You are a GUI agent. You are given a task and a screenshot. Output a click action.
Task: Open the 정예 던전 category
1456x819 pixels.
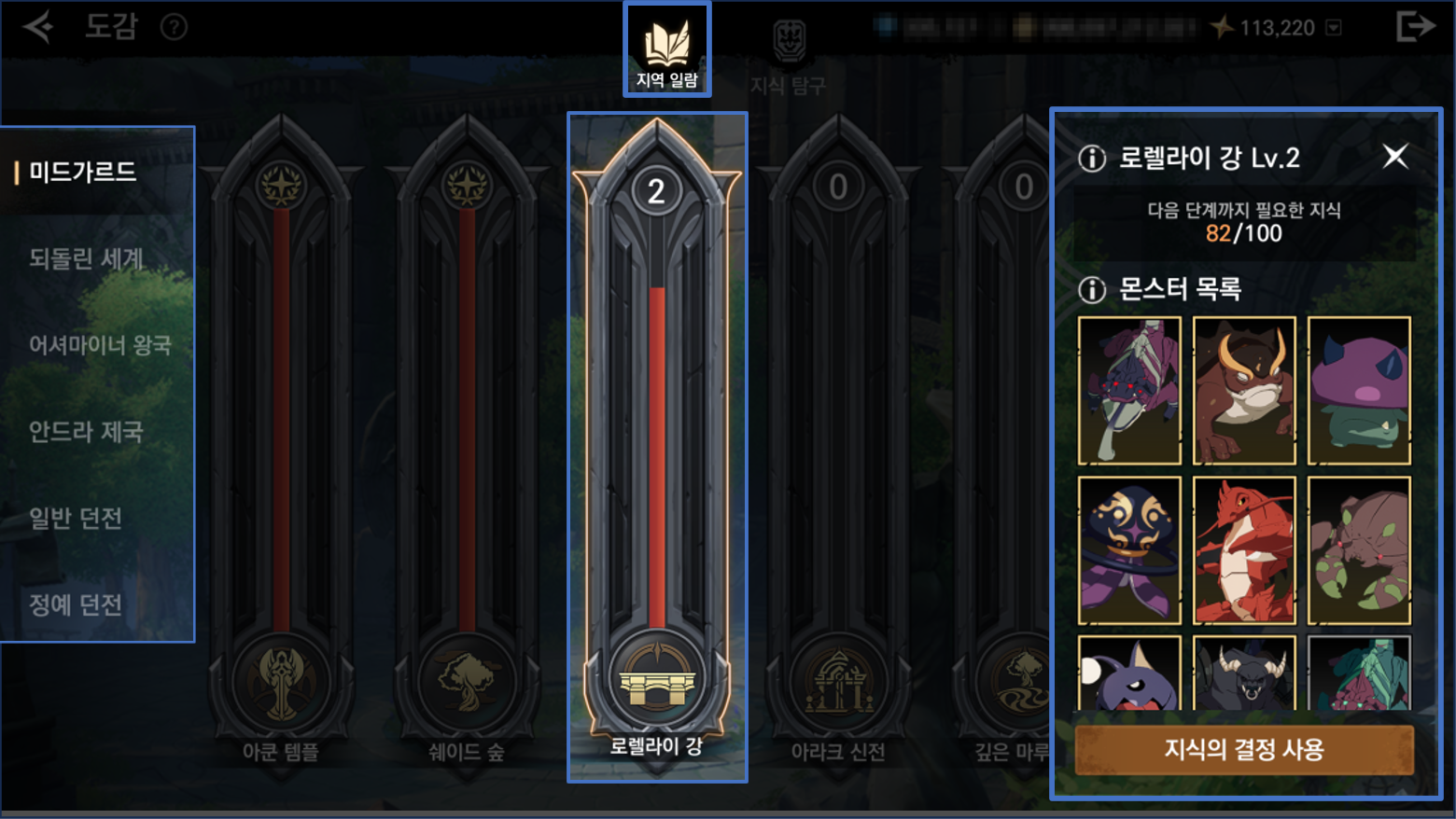pos(76,604)
